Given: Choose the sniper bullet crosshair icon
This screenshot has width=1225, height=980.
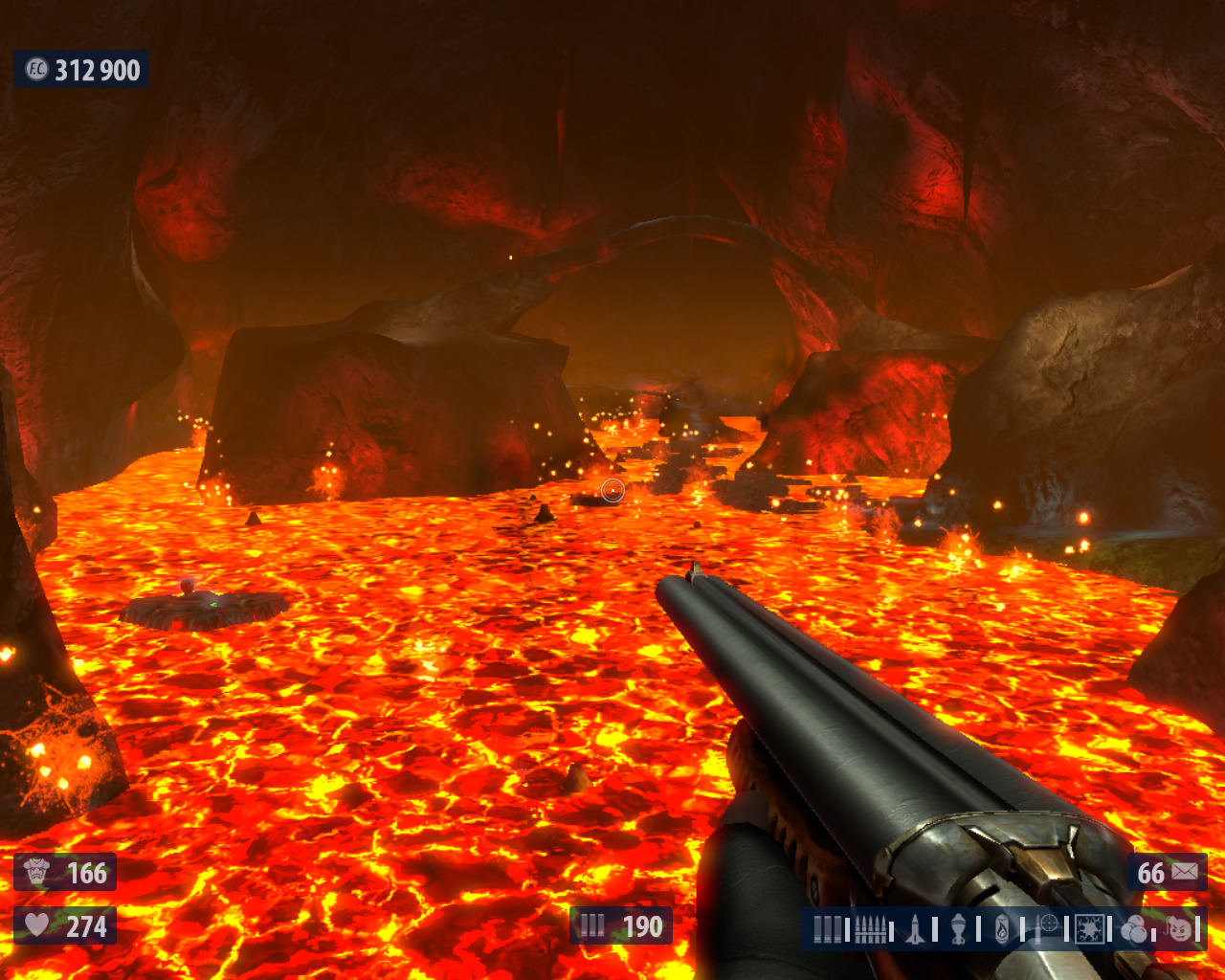Looking at the screenshot, I should [1047, 926].
